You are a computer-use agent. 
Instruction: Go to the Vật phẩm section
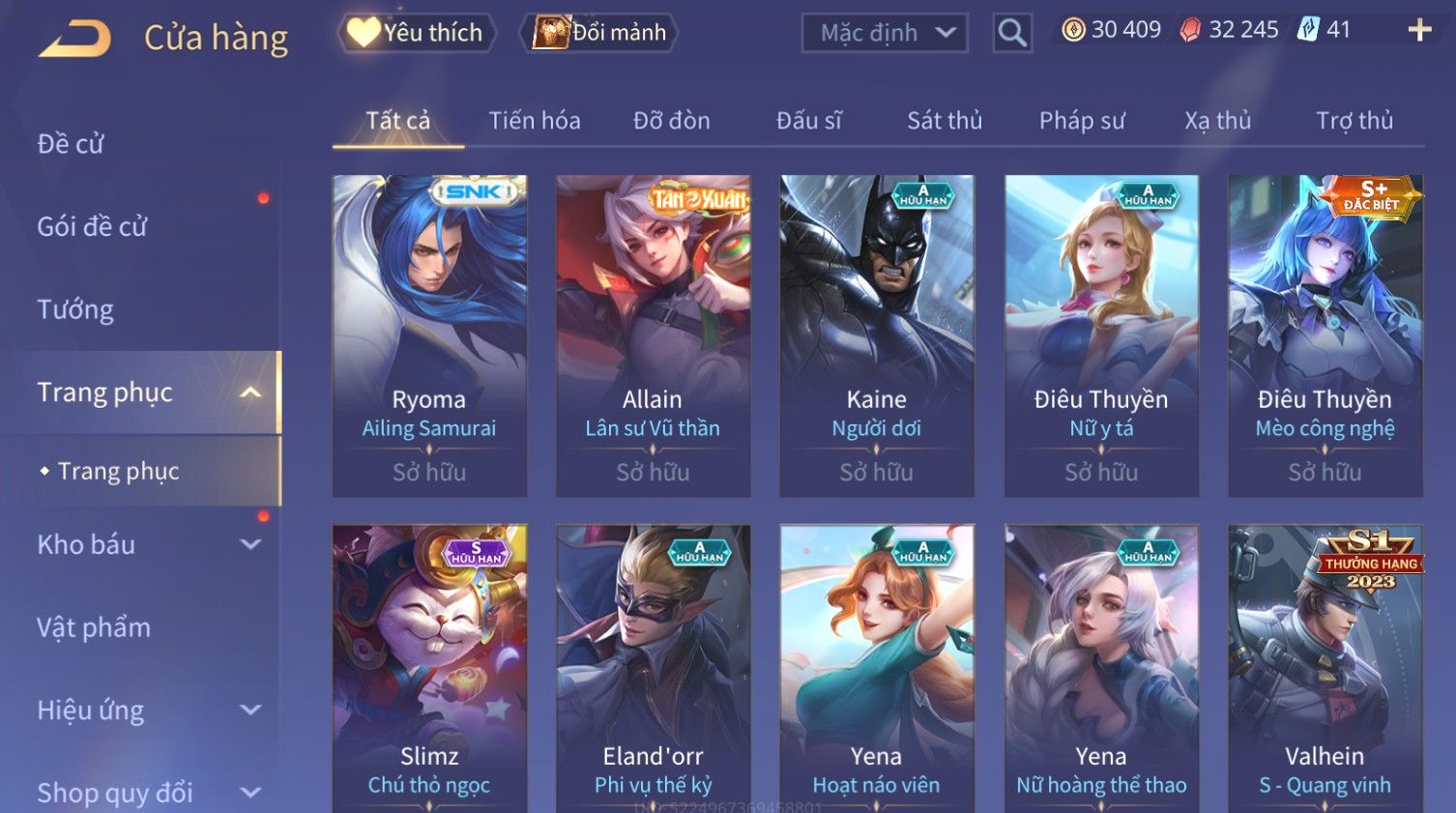tap(94, 627)
